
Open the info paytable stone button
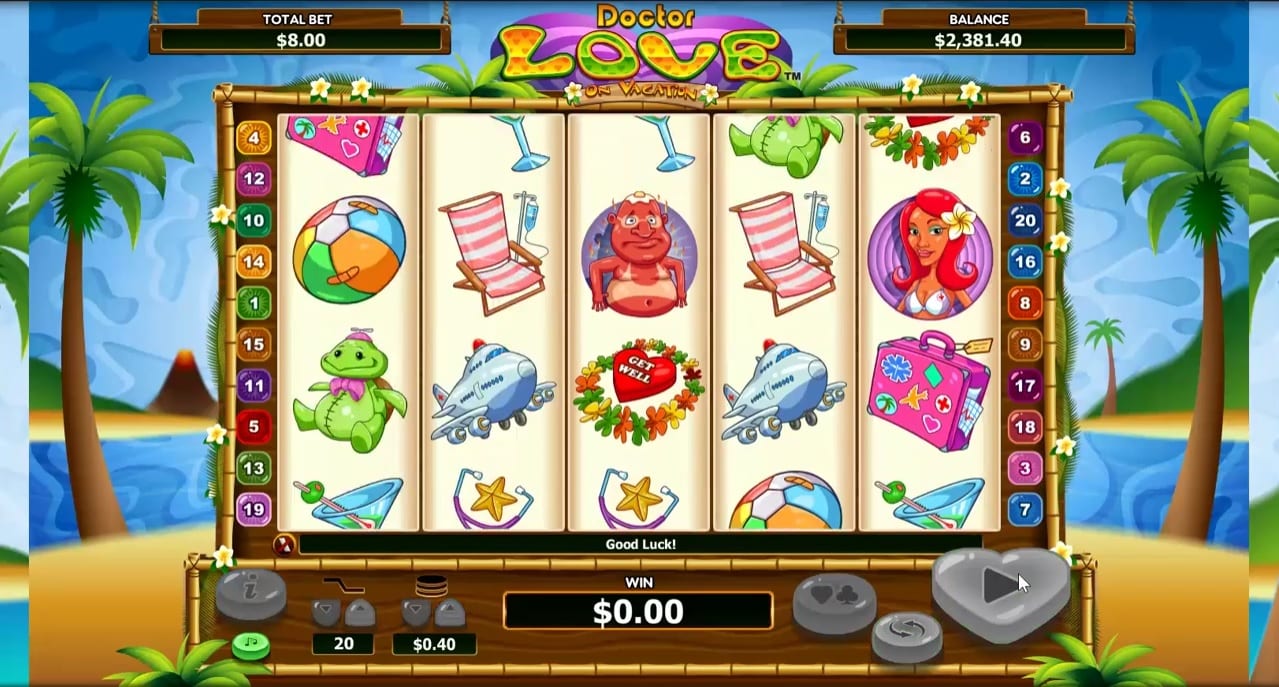tap(251, 595)
